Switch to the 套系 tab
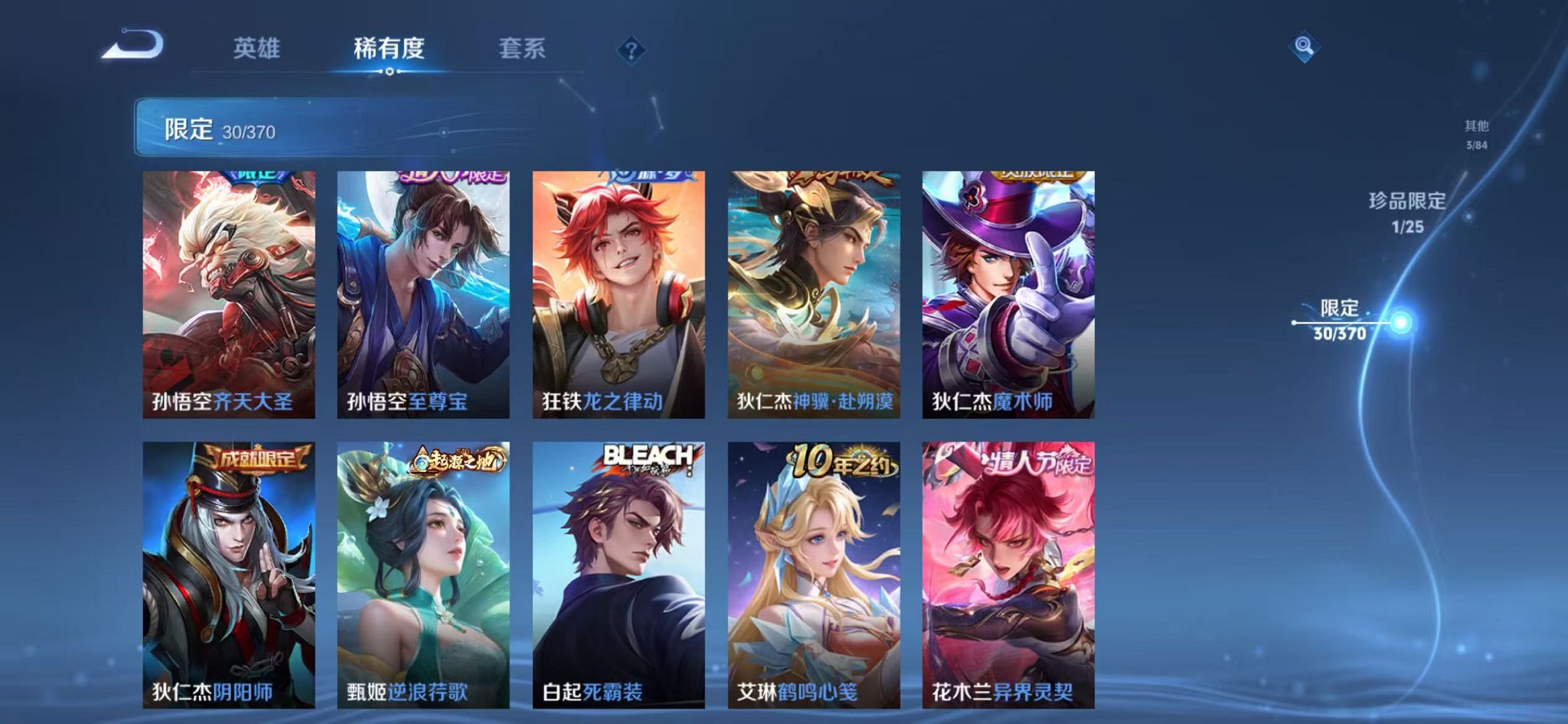 (x=525, y=47)
